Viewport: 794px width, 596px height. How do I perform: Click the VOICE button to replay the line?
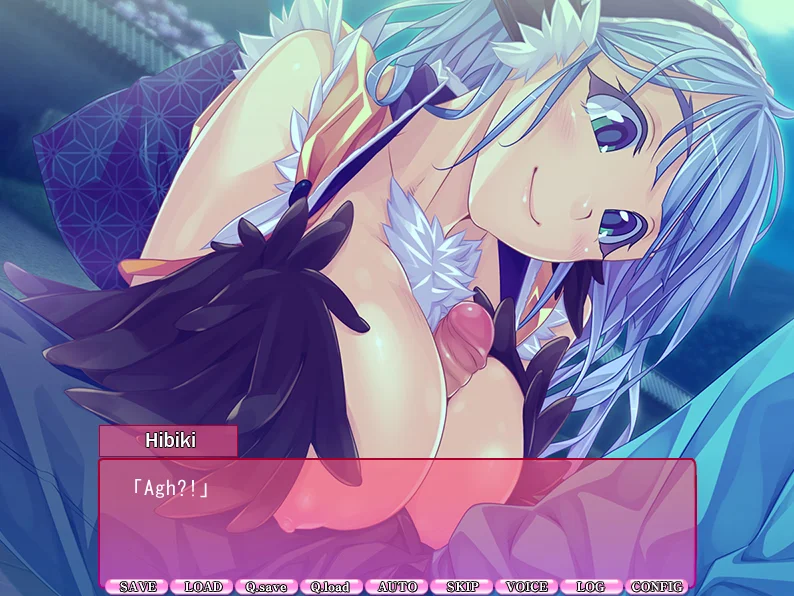pyautogui.click(x=527, y=587)
